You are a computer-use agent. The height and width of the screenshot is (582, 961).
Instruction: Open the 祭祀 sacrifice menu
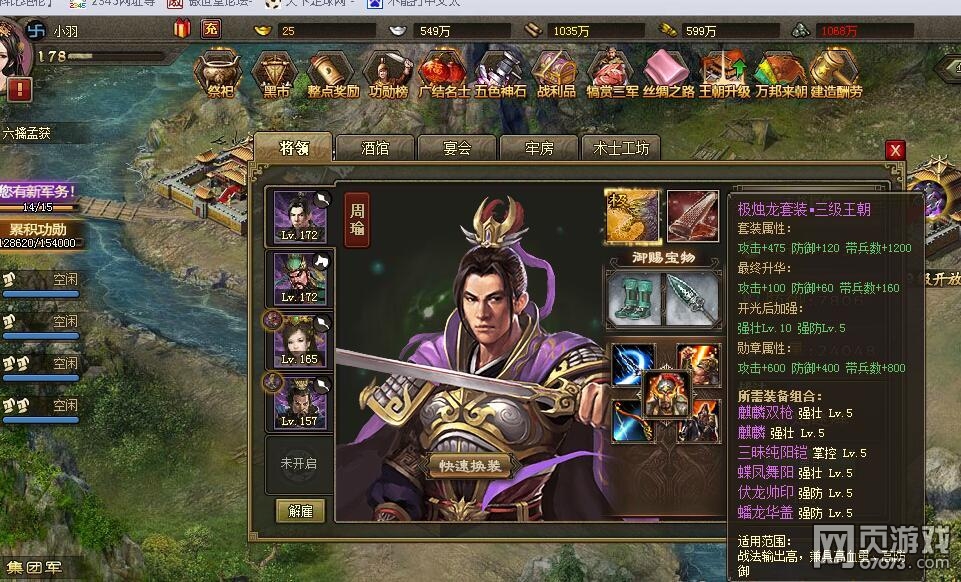coord(216,72)
